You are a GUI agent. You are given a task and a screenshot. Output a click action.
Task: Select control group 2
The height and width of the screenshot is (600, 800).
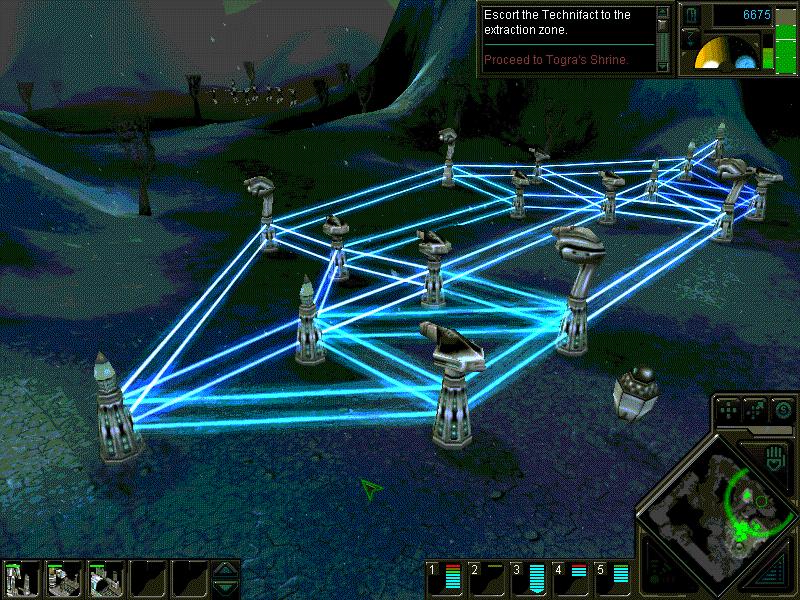(487, 577)
